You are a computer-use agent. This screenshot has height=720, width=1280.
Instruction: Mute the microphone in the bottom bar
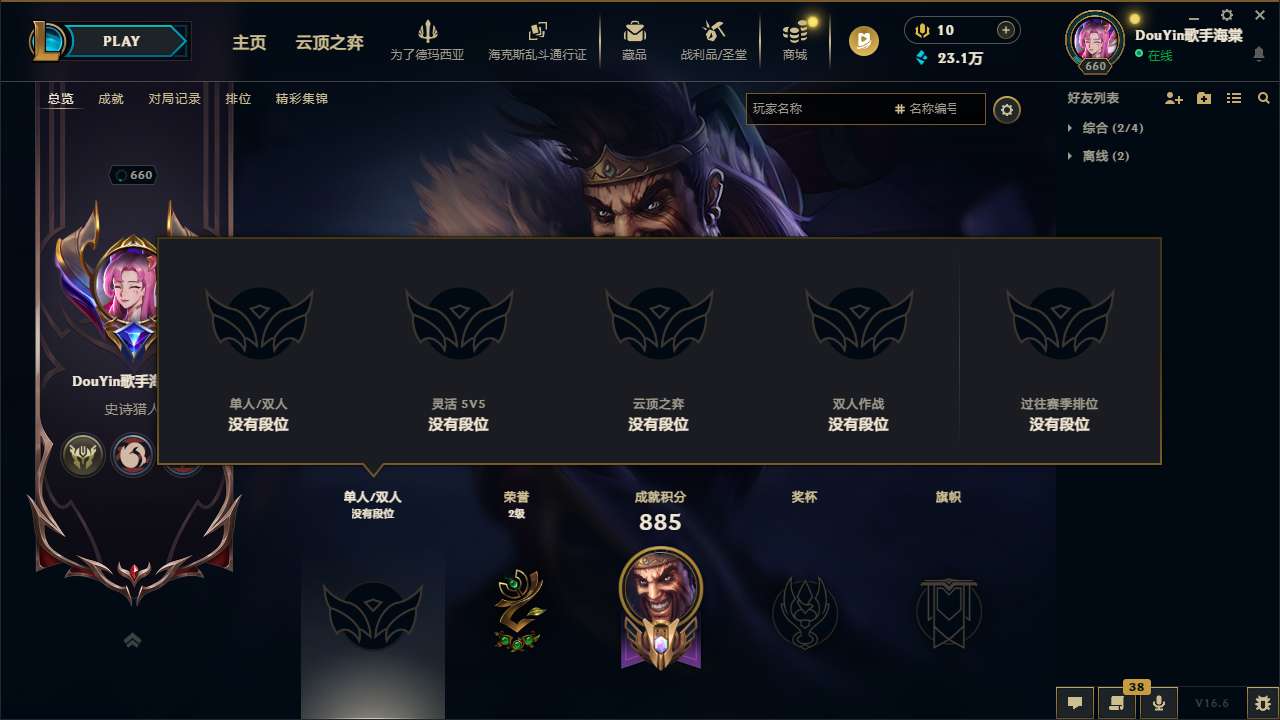1158,703
